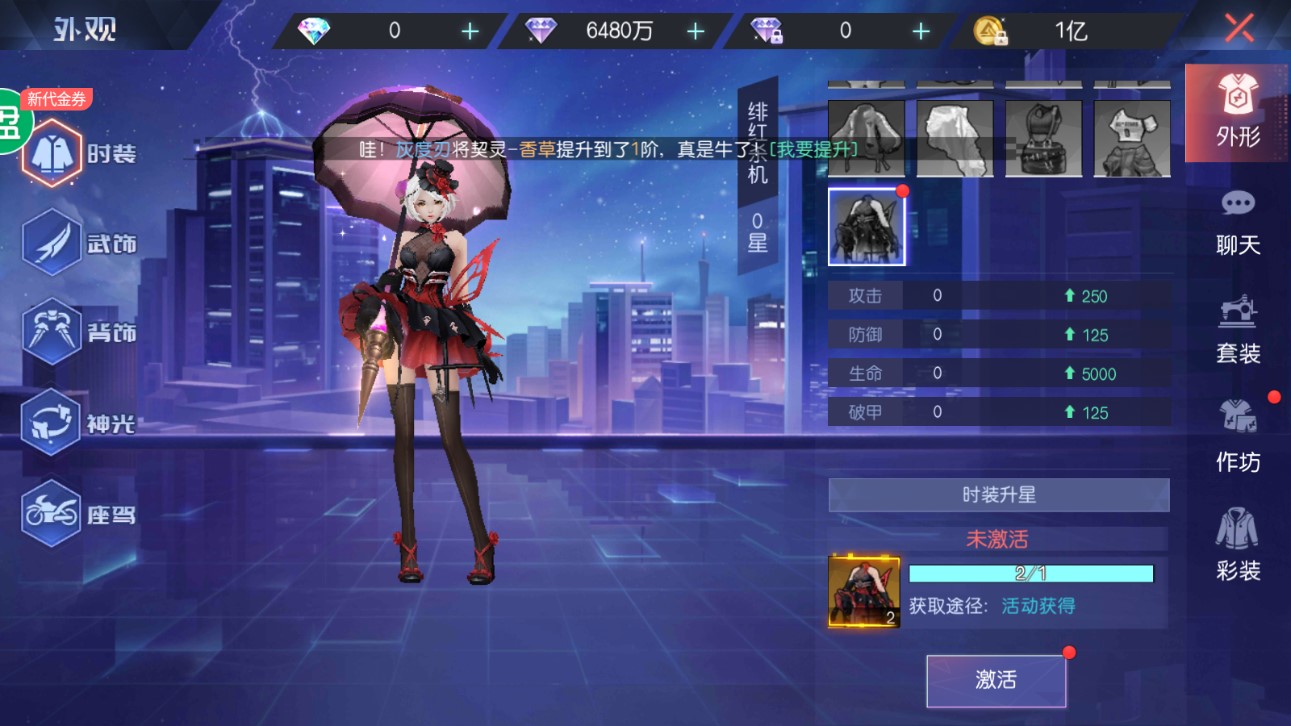This screenshot has height=726, width=1291.
Task: Open the 套装 suit set panel
Action: (x=1236, y=330)
